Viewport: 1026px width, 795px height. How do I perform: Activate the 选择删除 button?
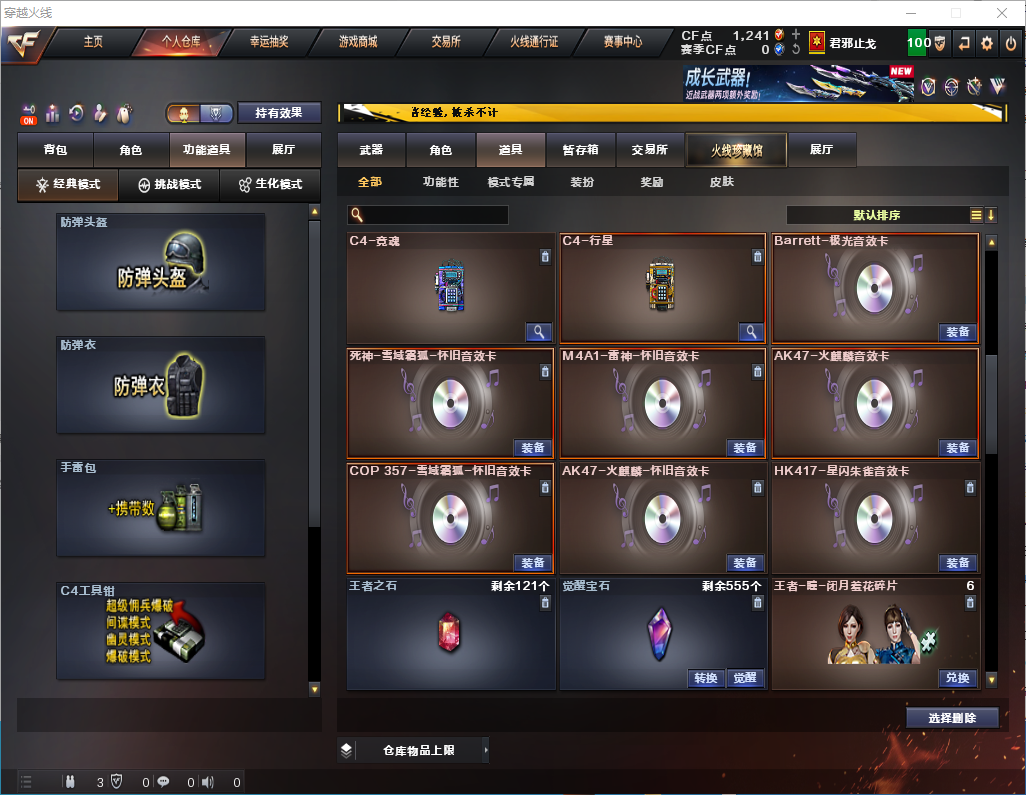952,718
